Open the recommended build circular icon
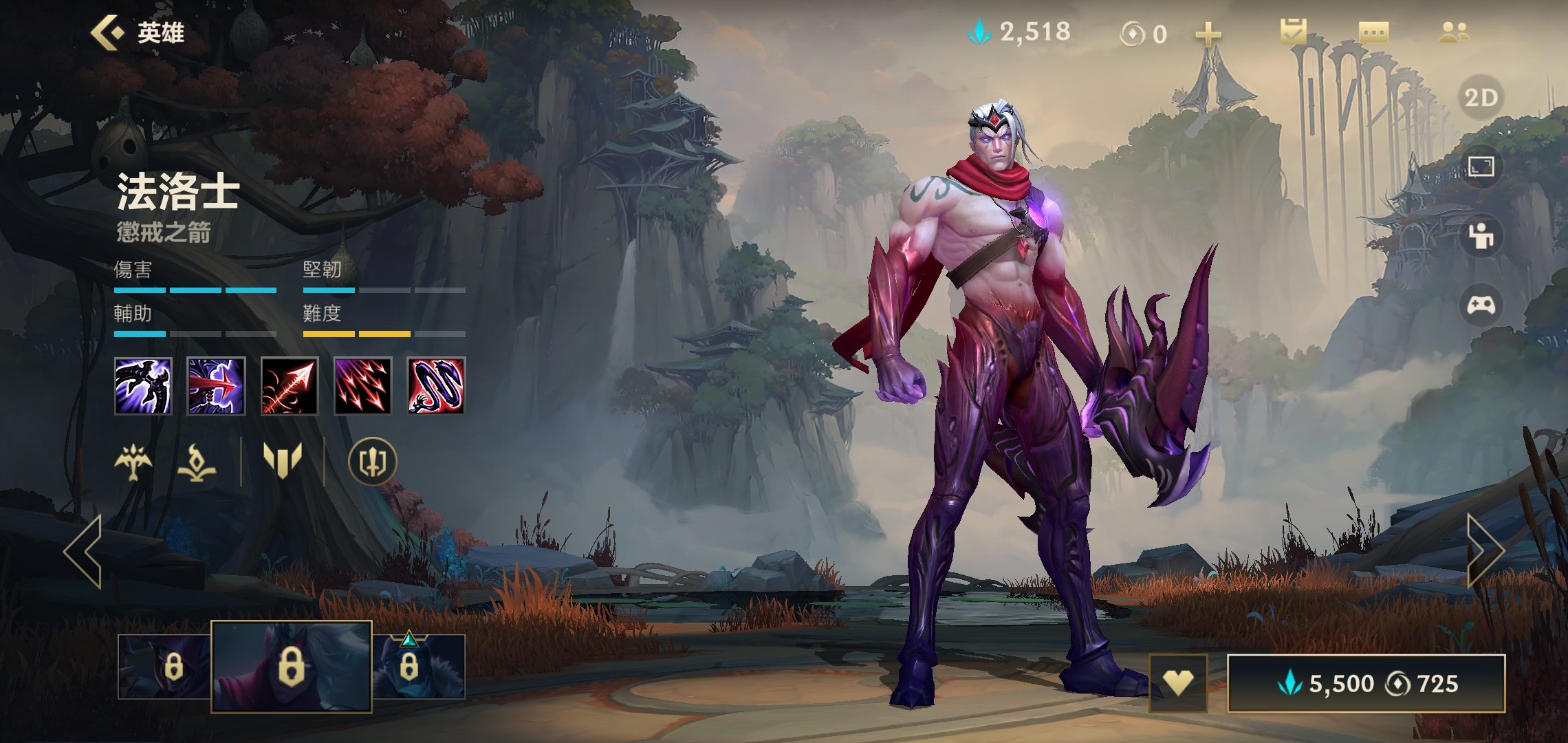Screen dimensions: 1568x743 tap(372, 461)
